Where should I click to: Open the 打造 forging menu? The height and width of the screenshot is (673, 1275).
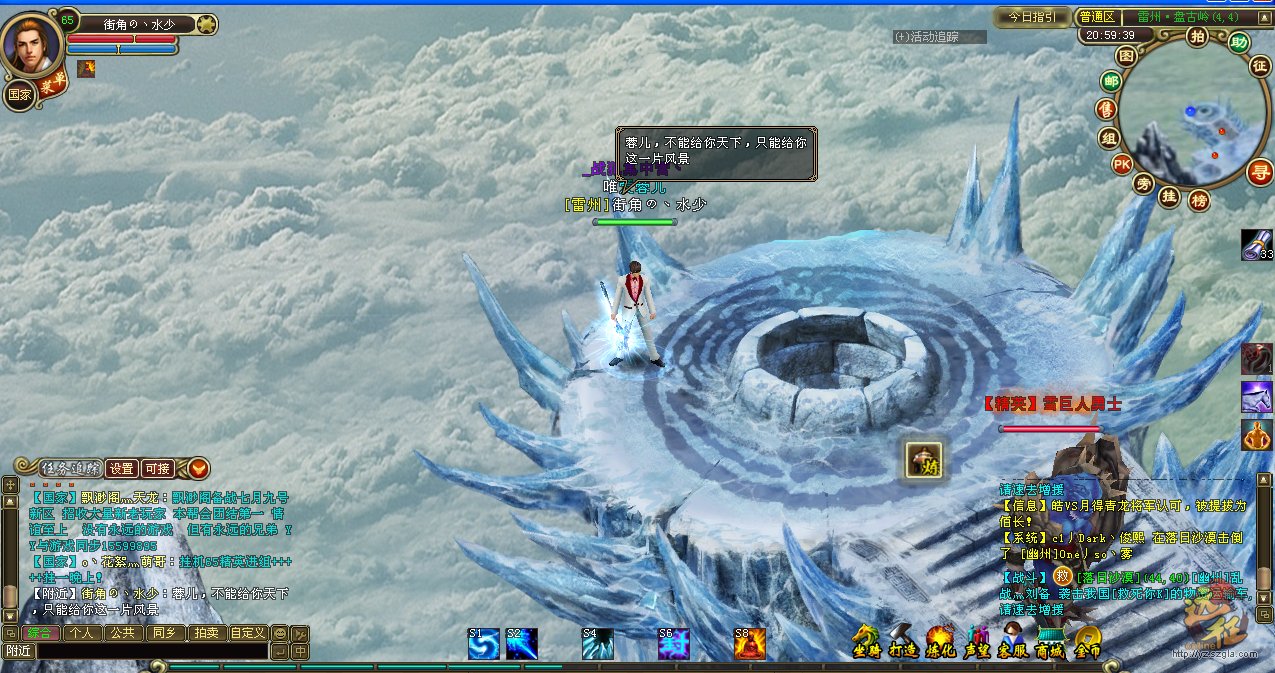click(x=903, y=642)
